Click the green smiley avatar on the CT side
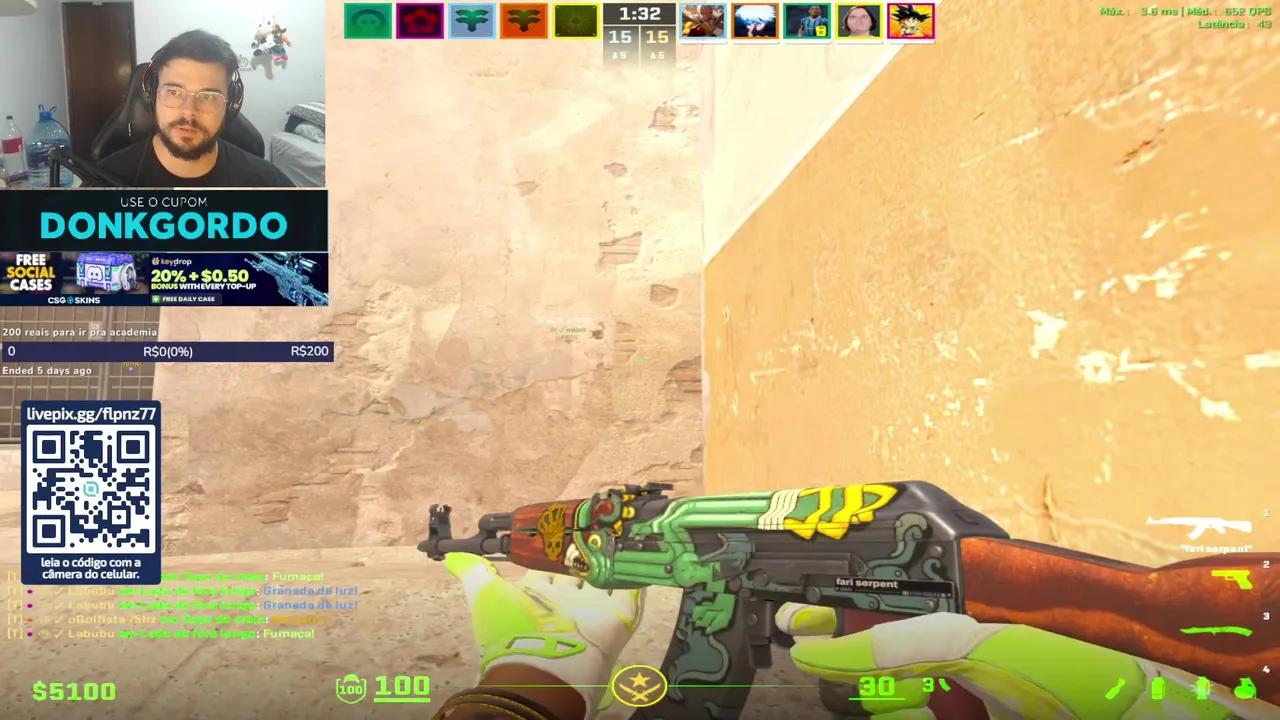The height and width of the screenshot is (720, 1280). pyautogui.click(x=367, y=20)
